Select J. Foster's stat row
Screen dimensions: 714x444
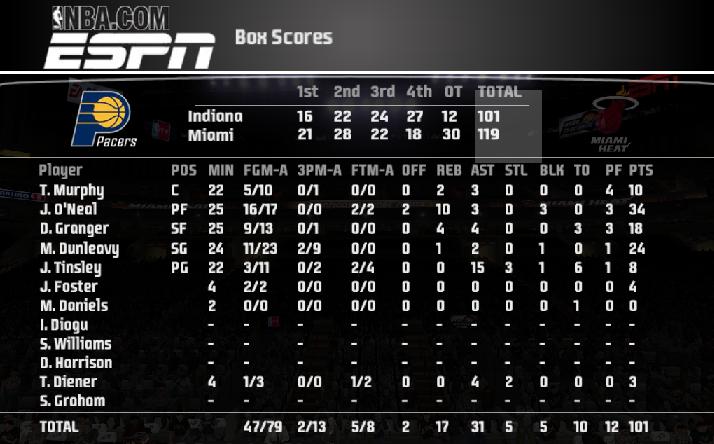[67, 287]
